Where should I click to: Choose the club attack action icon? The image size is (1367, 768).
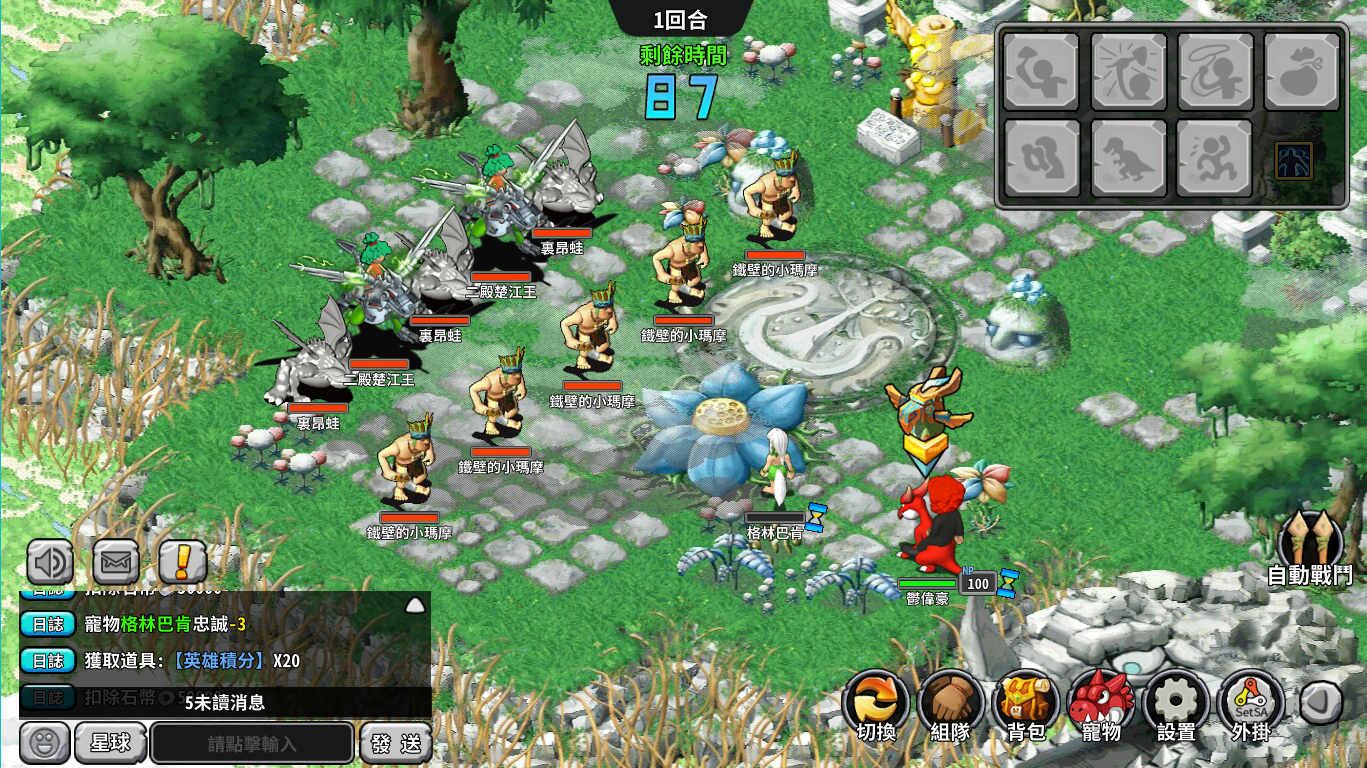coord(1041,71)
